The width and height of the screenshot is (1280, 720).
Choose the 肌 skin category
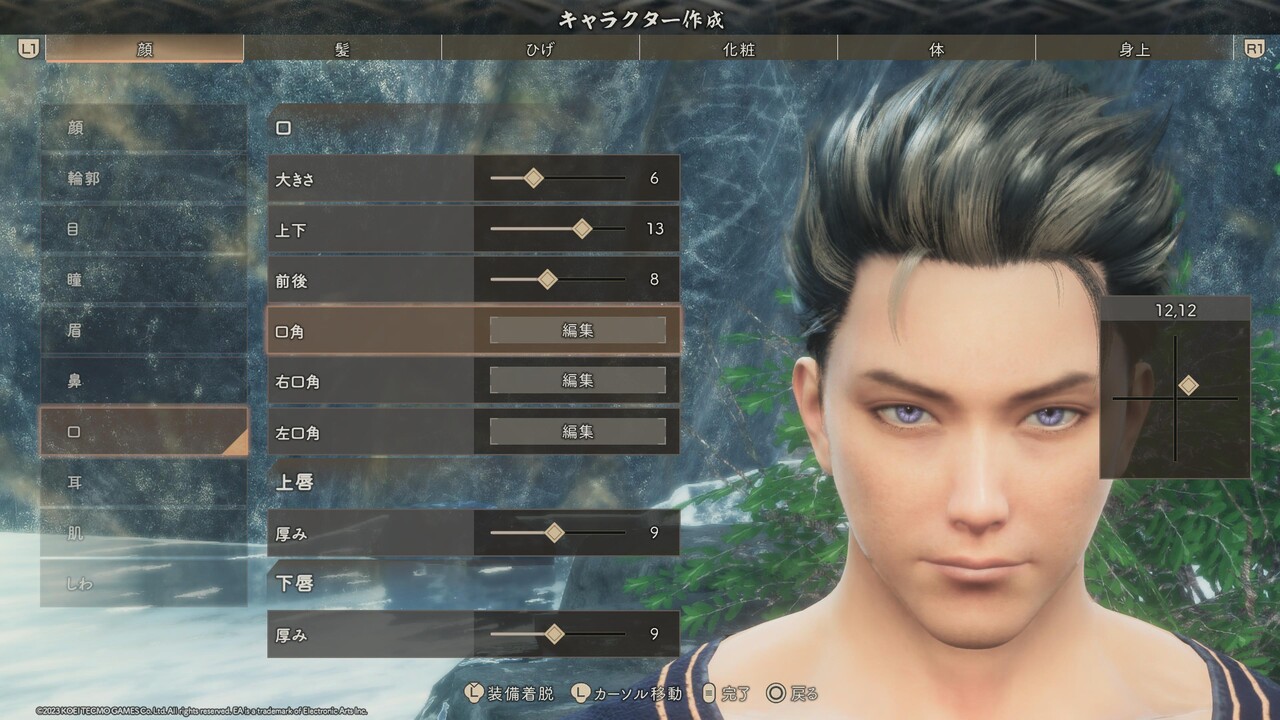143,533
